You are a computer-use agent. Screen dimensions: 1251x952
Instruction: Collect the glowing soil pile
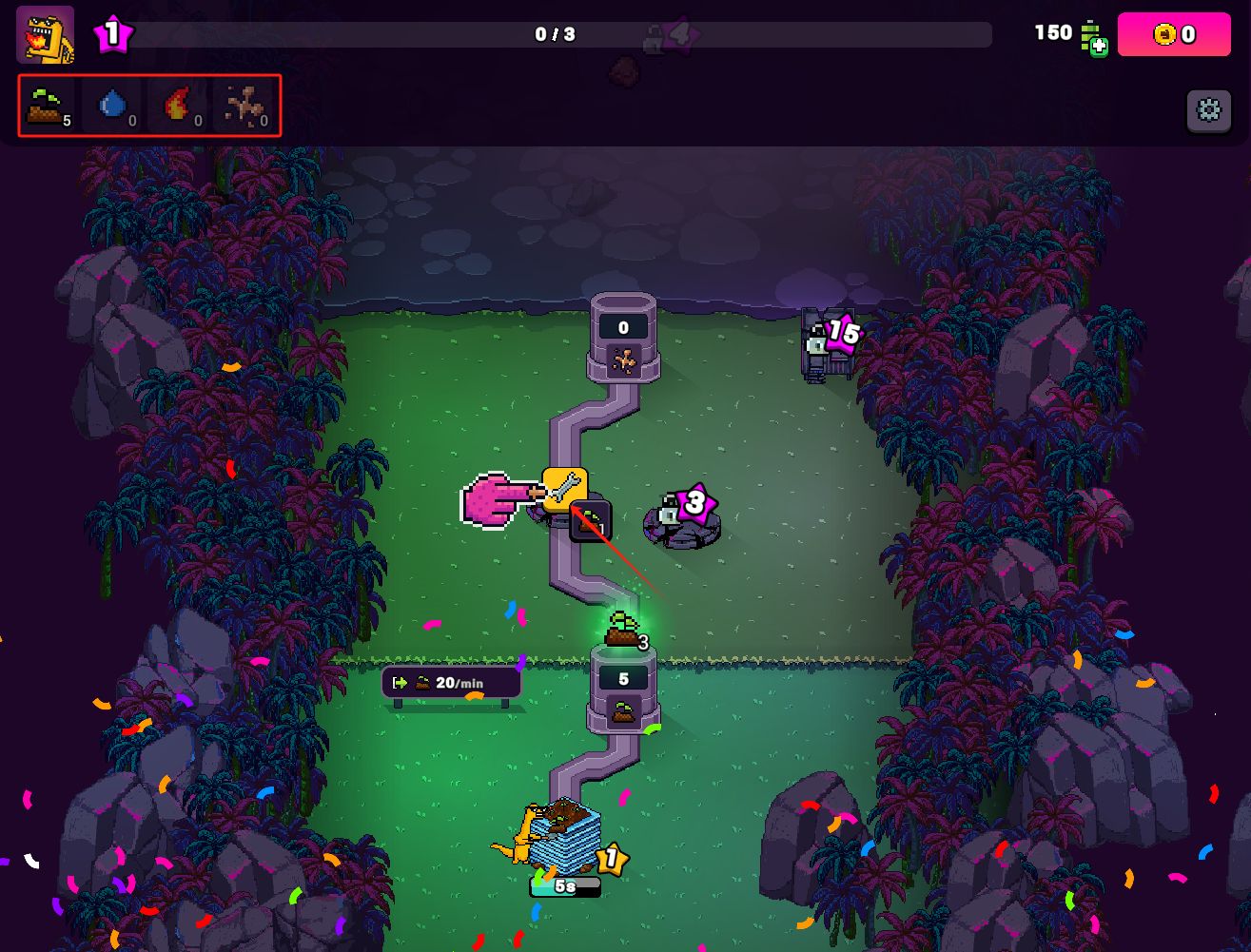pos(623,631)
